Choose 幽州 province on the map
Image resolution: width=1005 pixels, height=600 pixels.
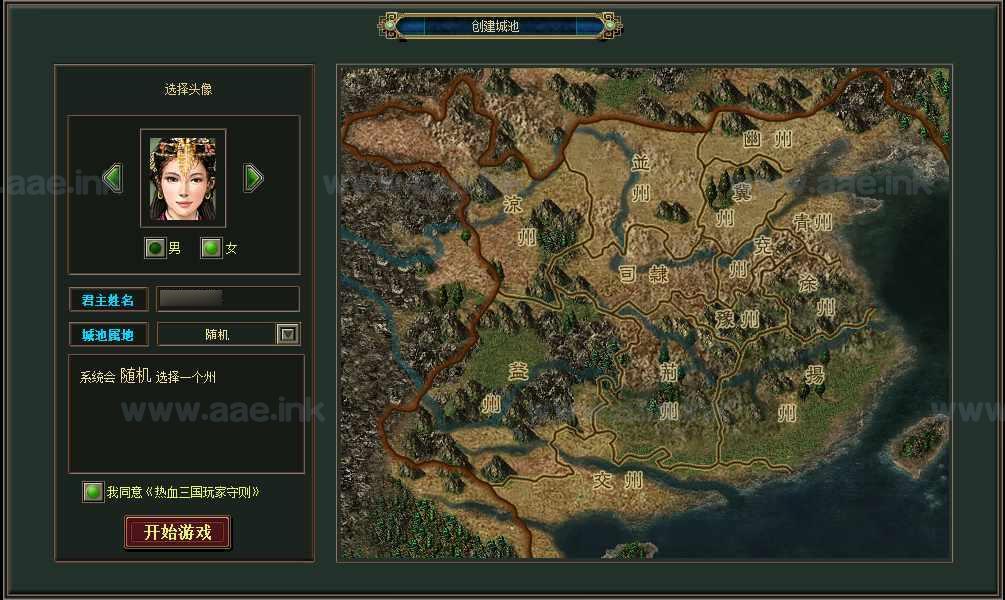coord(768,140)
